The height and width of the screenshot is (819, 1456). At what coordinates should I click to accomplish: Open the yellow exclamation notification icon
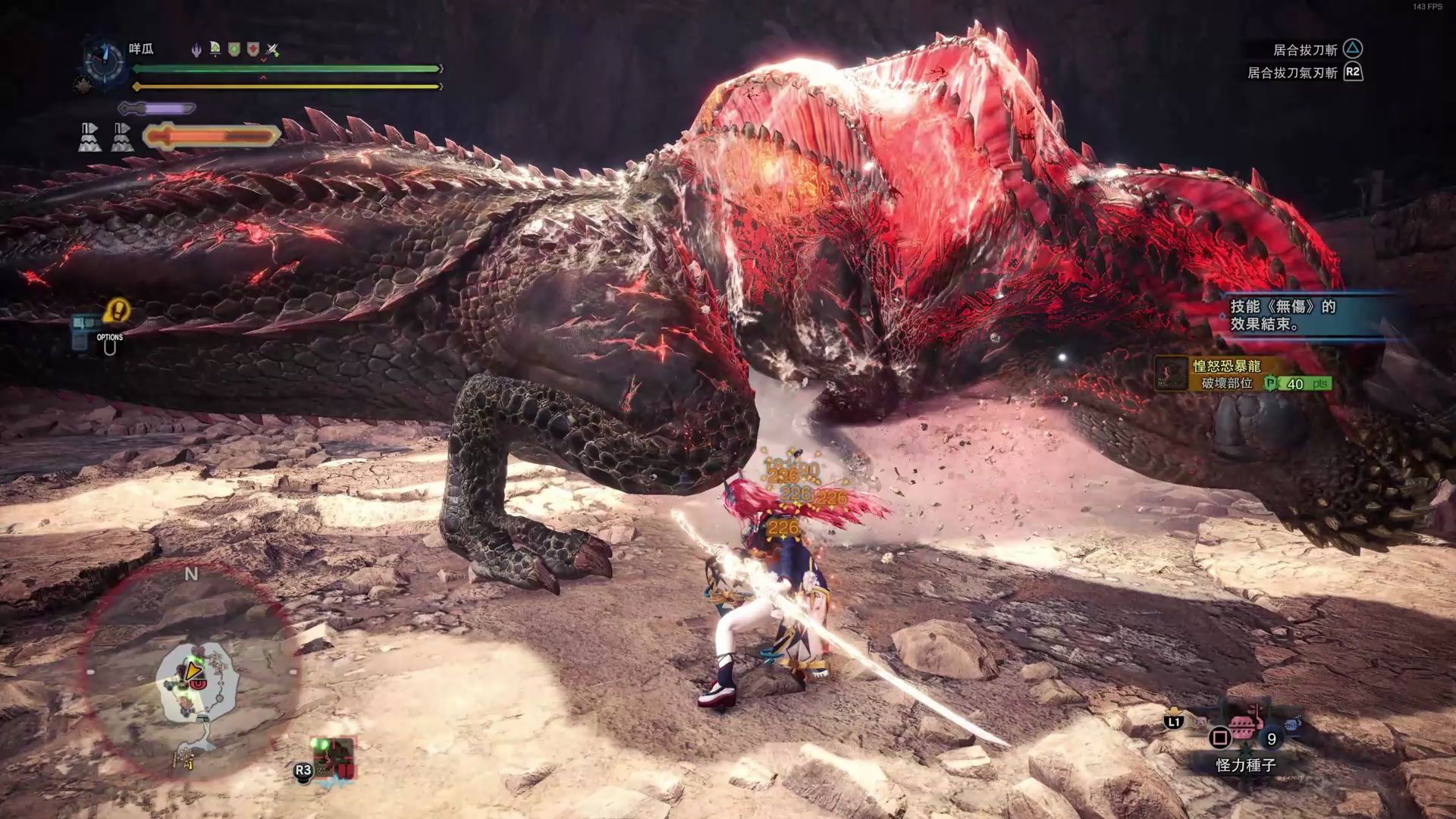click(118, 309)
